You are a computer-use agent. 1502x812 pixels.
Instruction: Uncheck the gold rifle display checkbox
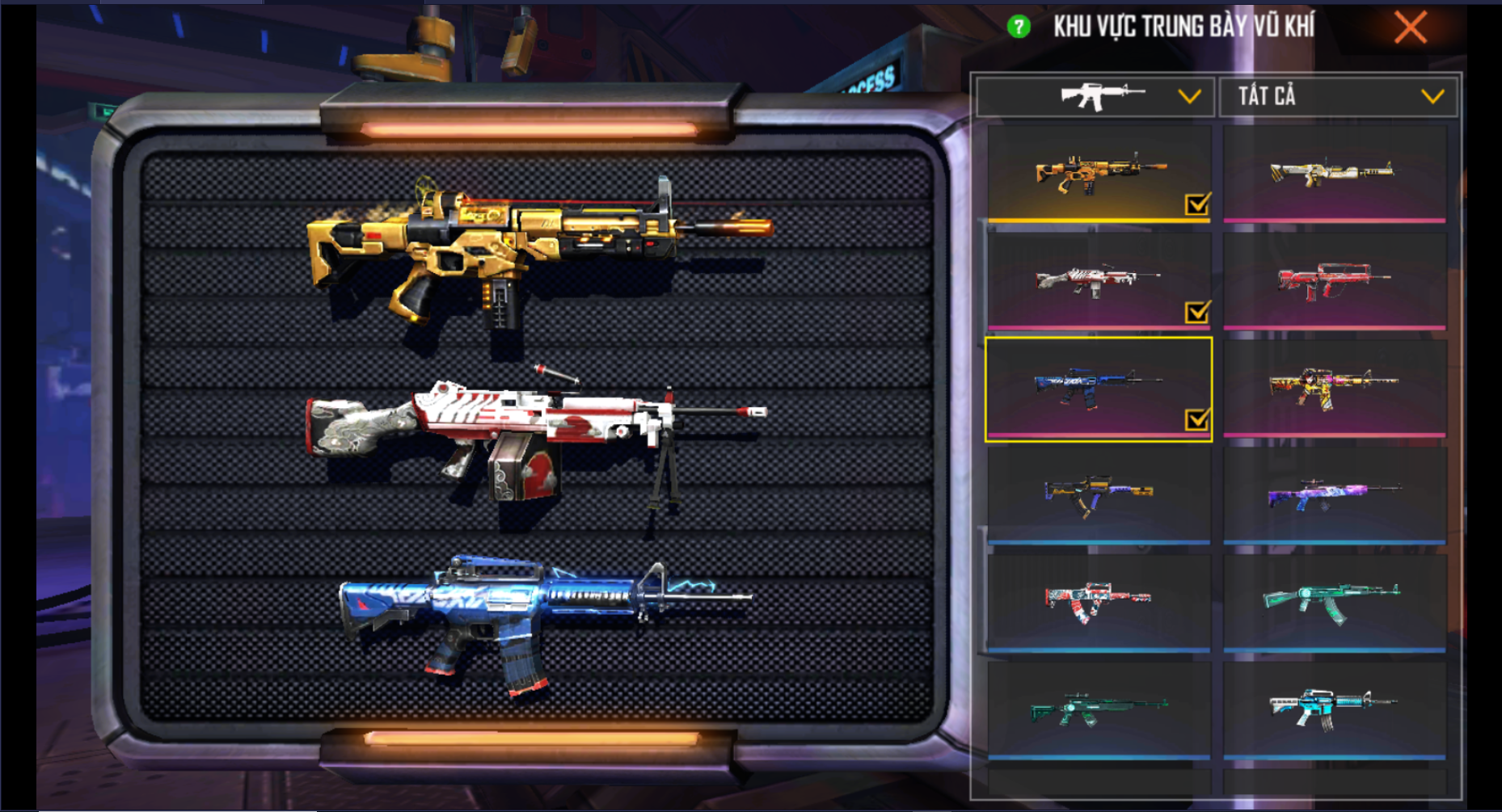1197,204
